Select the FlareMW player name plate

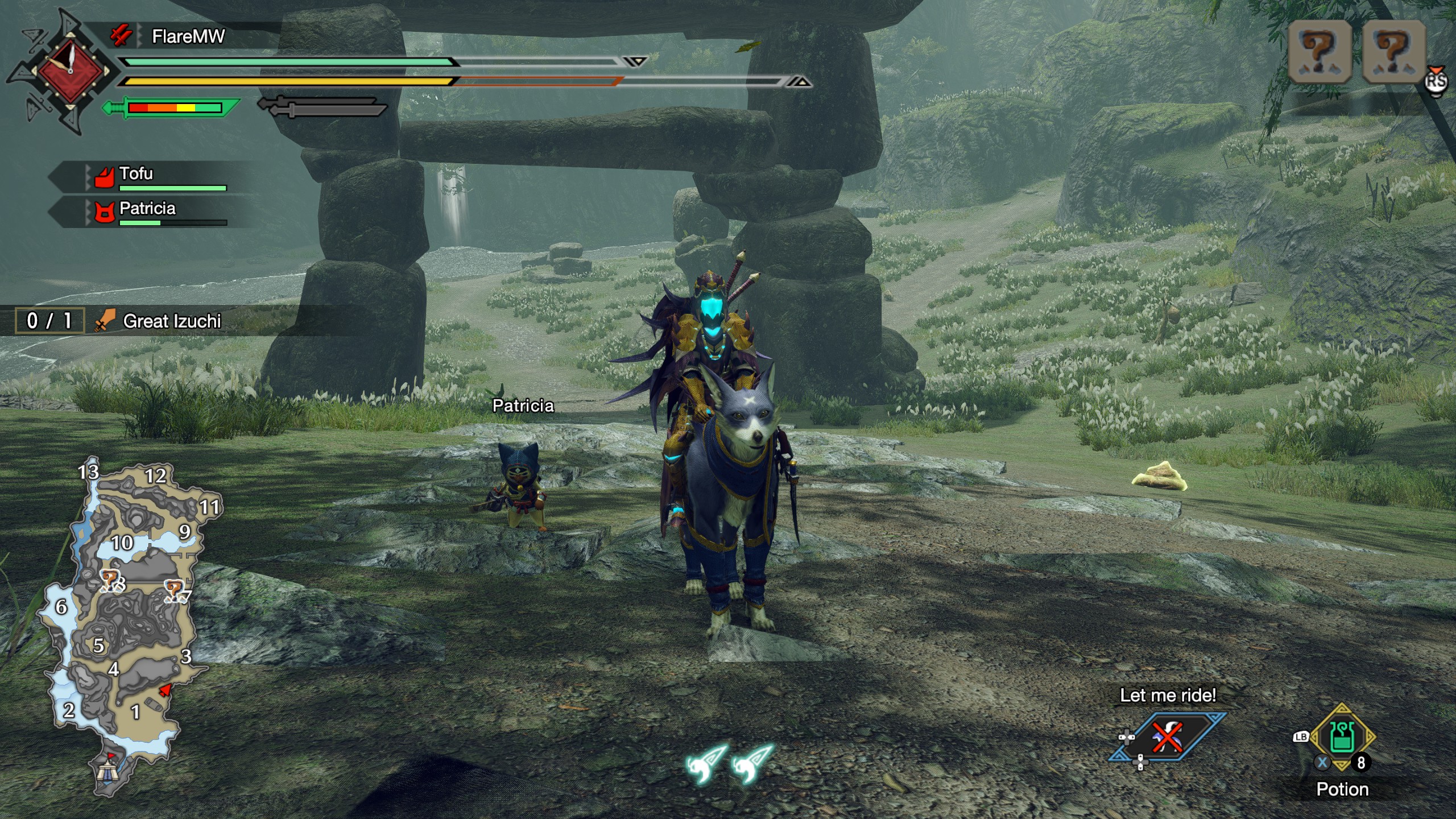(x=188, y=37)
